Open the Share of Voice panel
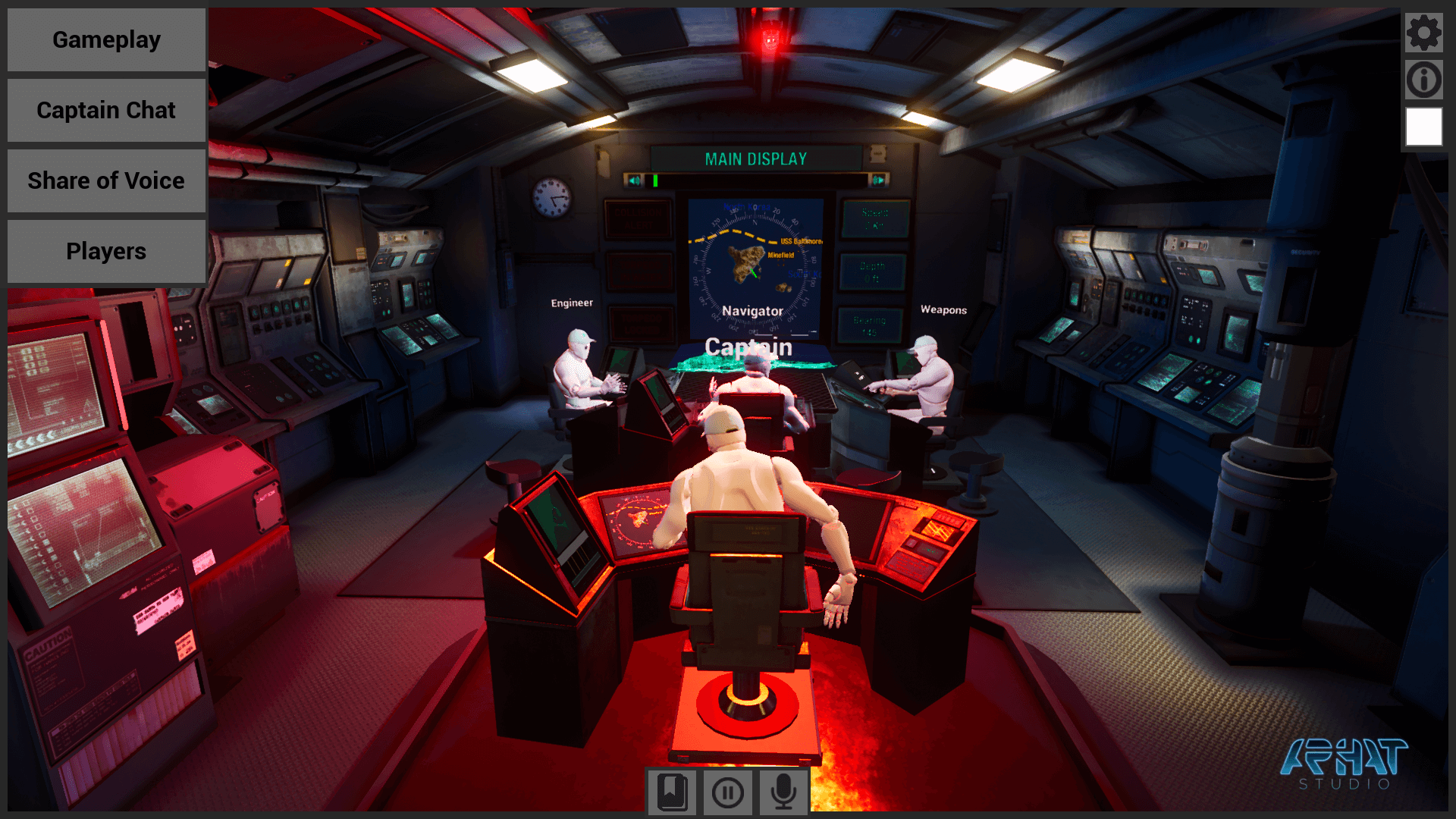Viewport: 1456px width, 819px height. click(105, 180)
